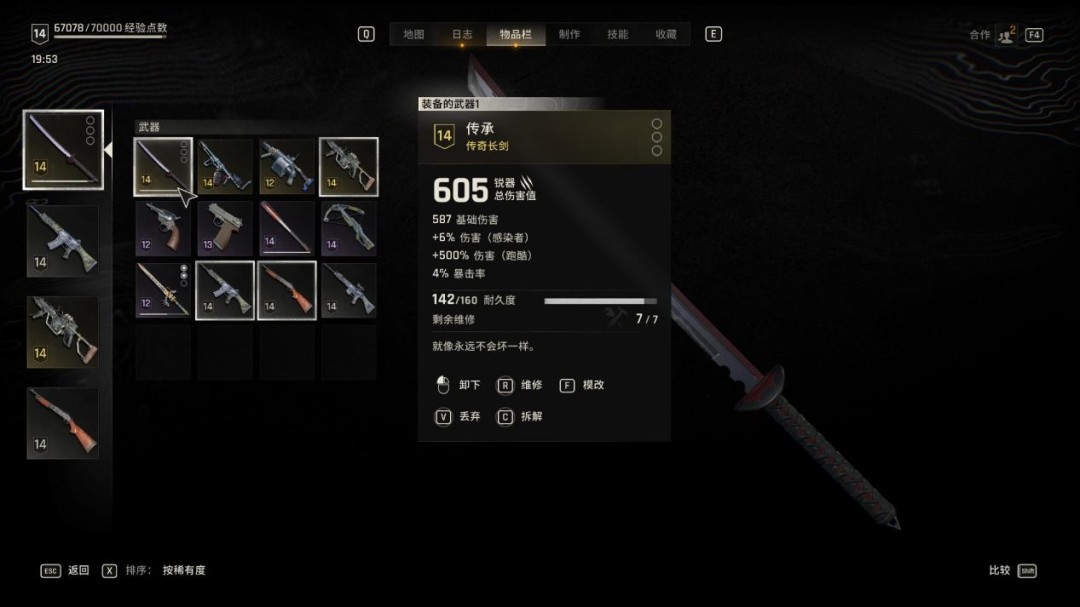
Task: Show the 技能 tab
Action: click(618, 34)
